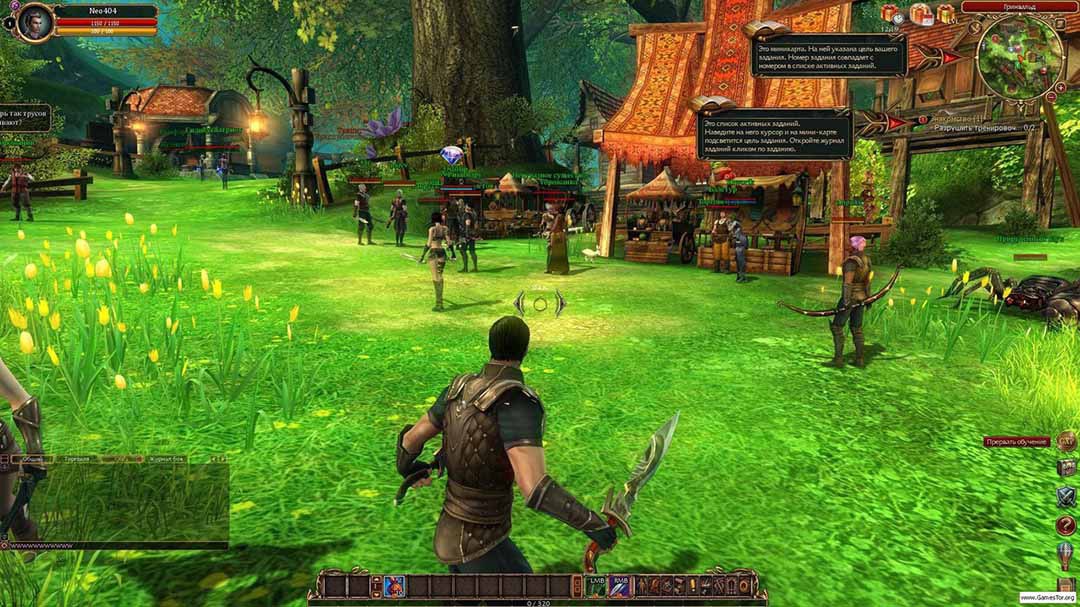Switch to the 'Общий' chat tab

click(x=33, y=458)
